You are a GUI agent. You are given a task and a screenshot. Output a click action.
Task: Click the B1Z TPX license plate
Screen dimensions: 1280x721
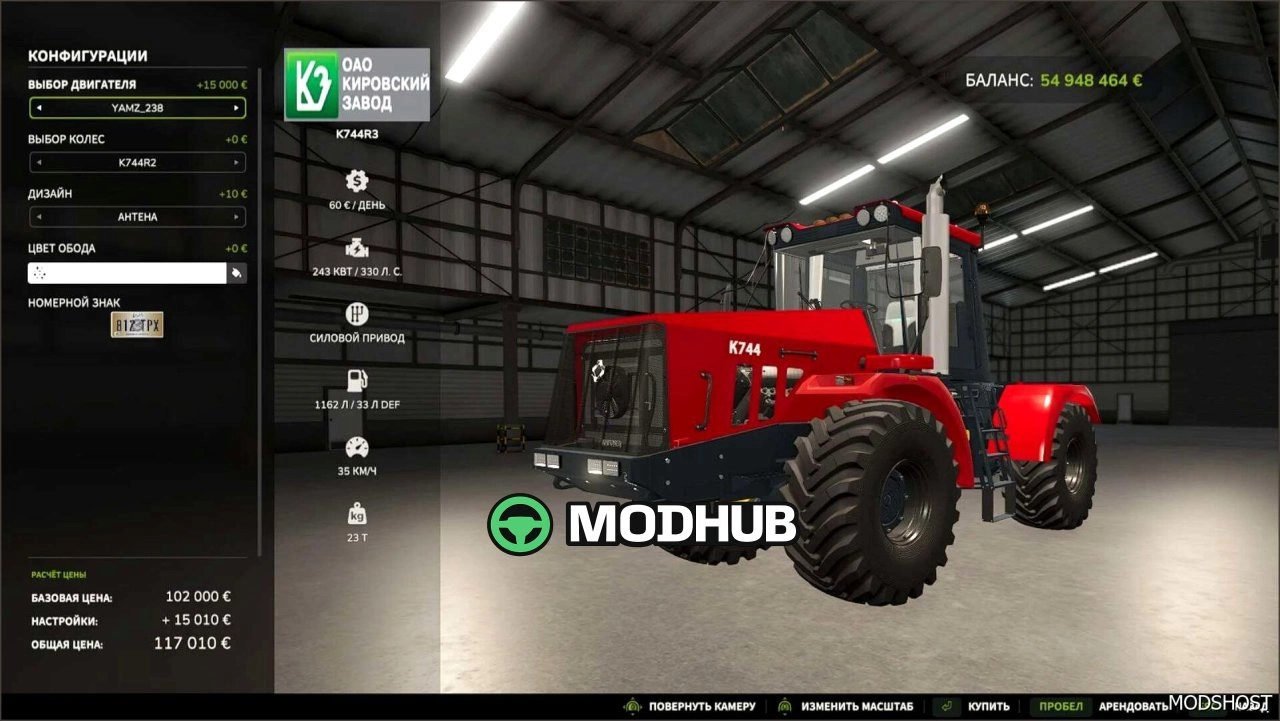coord(137,325)
